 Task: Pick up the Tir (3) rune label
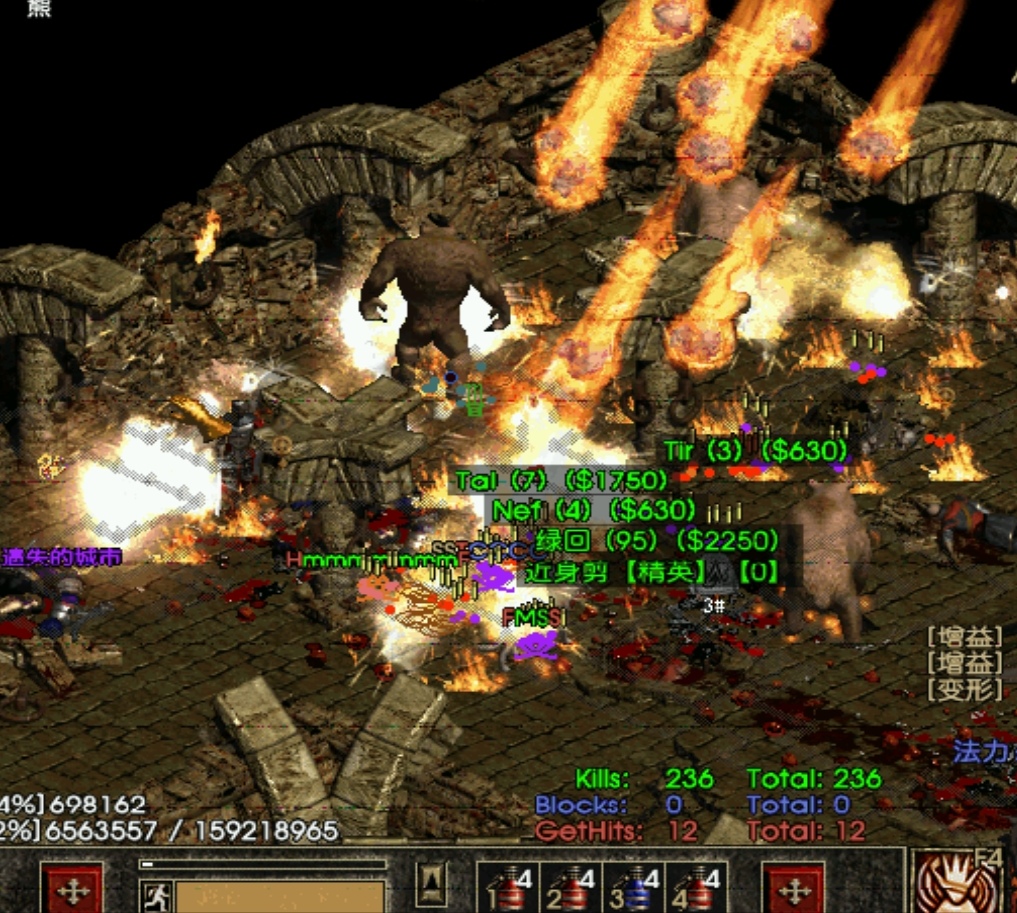[x=755, y=452]
